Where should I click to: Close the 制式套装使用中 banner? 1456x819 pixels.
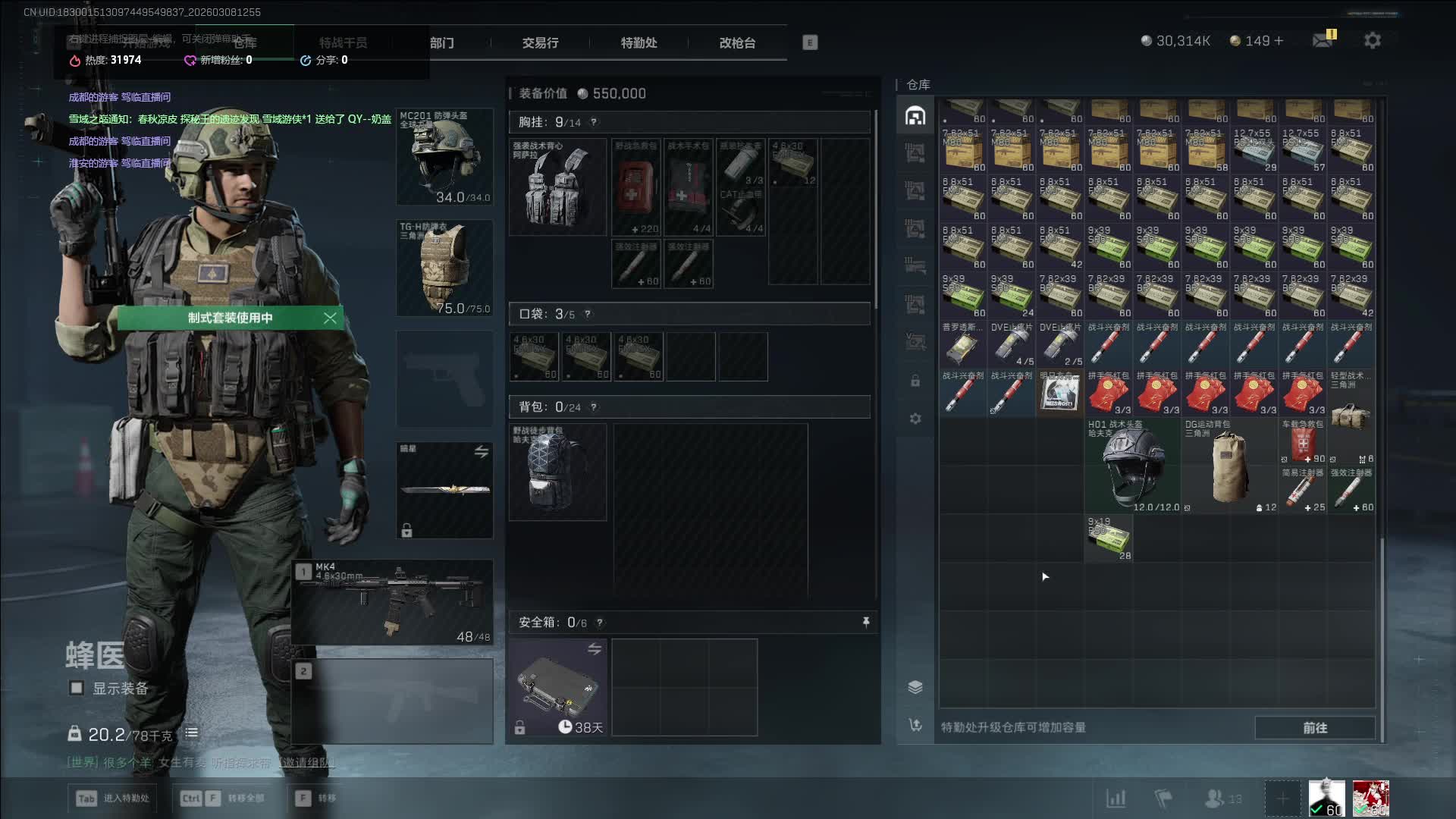point(330,318)
